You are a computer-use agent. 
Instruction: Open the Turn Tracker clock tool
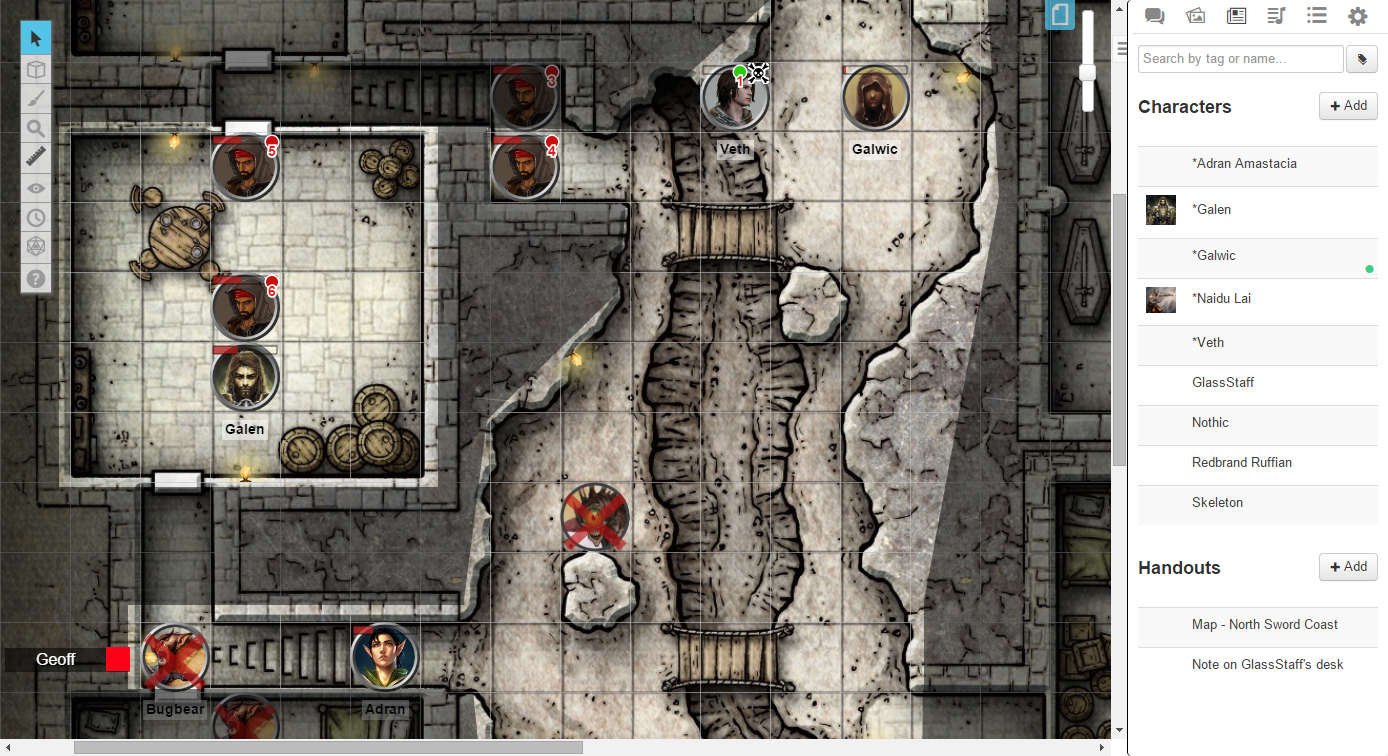coord(36,217)
